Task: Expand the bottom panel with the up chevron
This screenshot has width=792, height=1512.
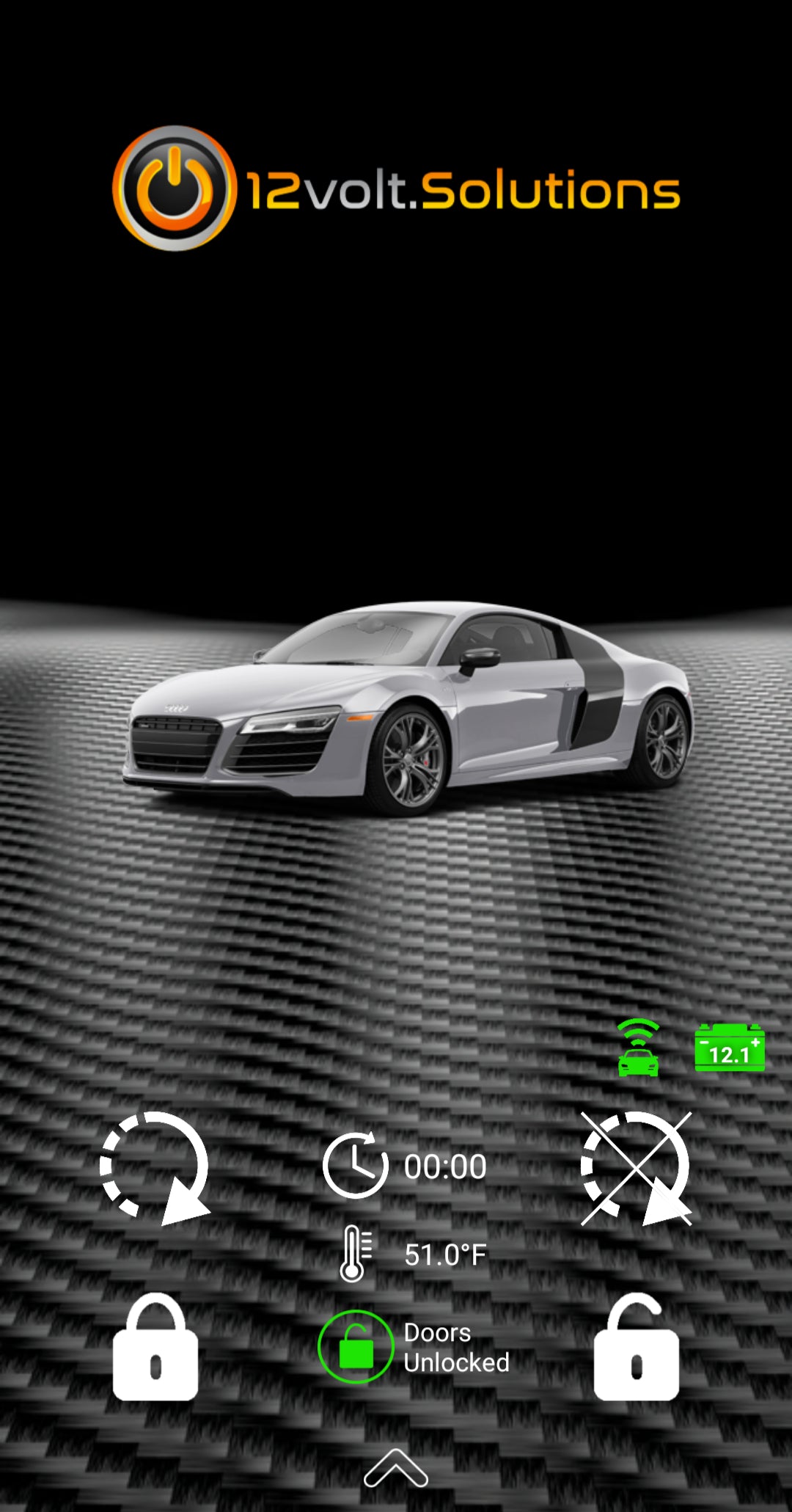Action: [x=395, y=1468]
